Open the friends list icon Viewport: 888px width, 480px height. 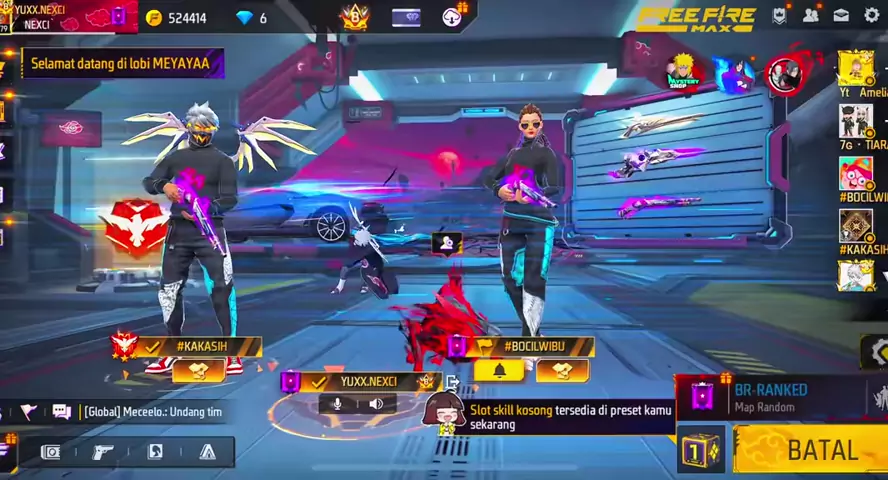(811, 16)
